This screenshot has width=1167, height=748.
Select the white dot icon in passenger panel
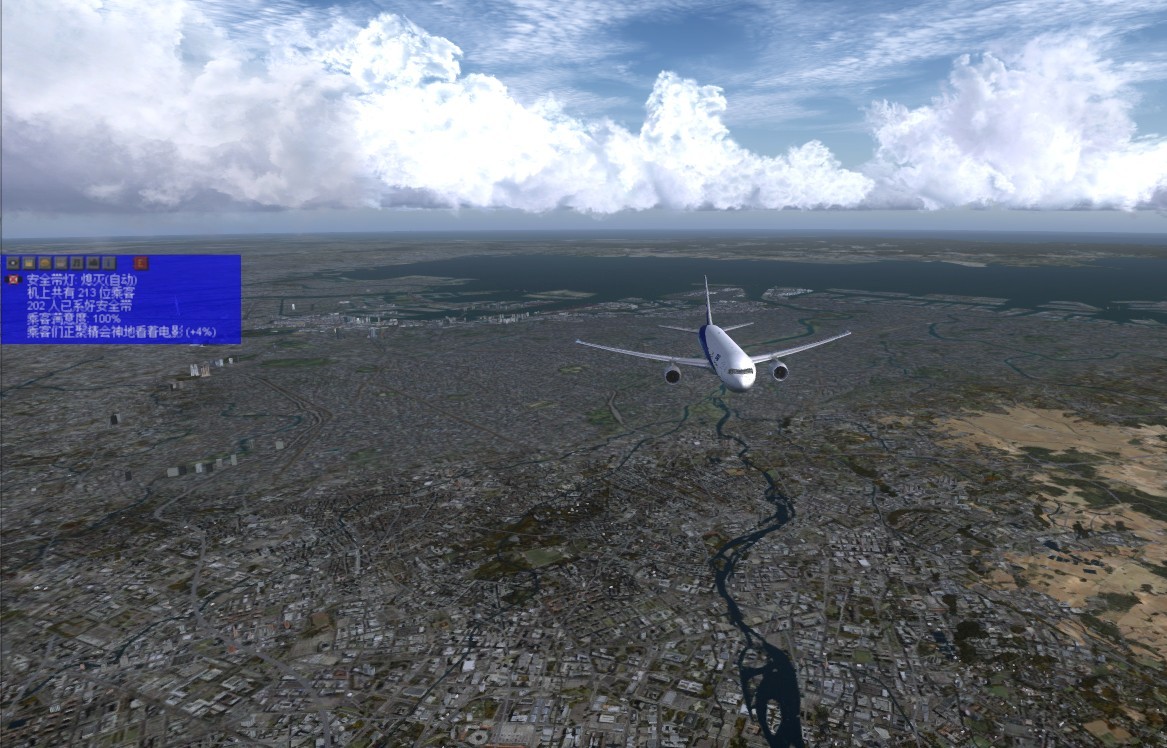click(13, 263)
